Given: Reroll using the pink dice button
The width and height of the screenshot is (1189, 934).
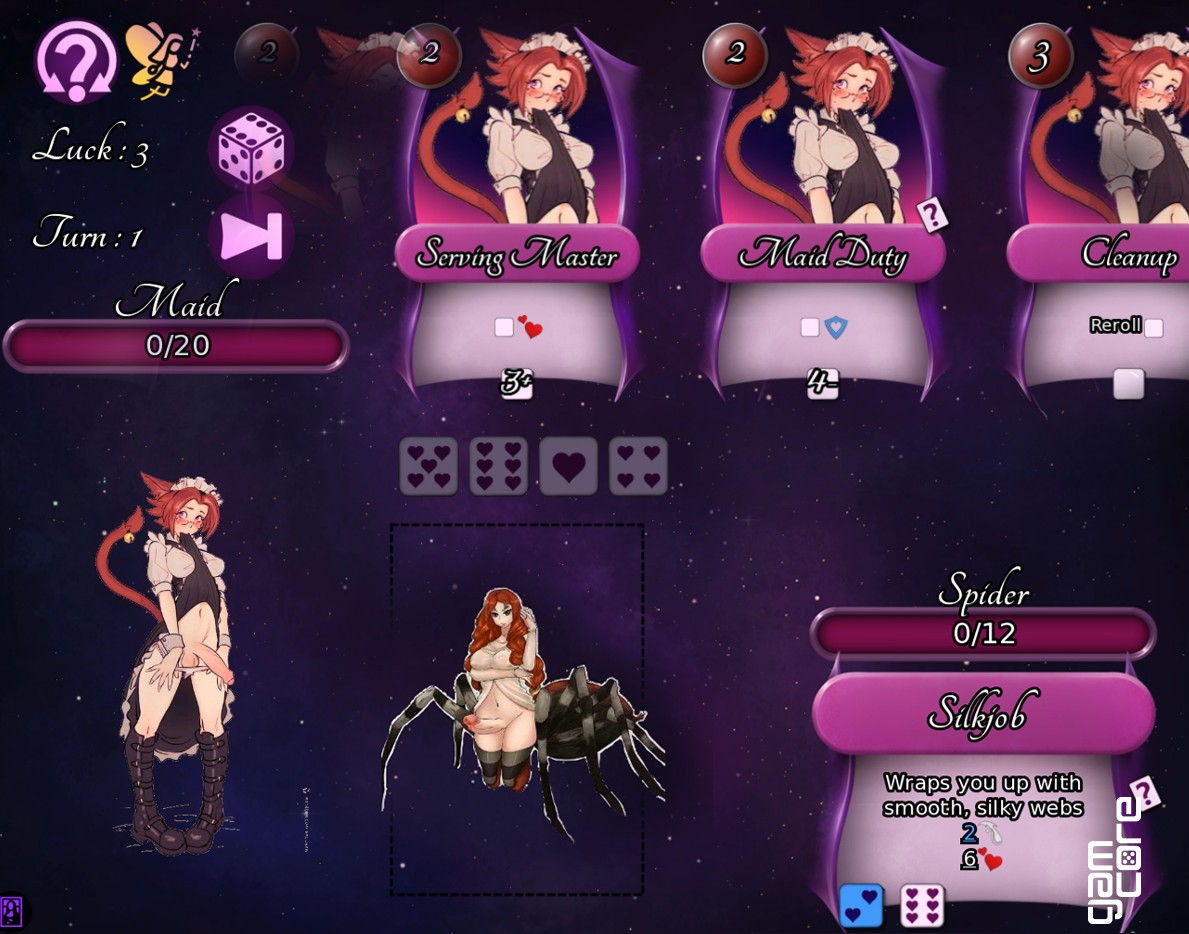Looking at the screenshot, I should point(250,150).
